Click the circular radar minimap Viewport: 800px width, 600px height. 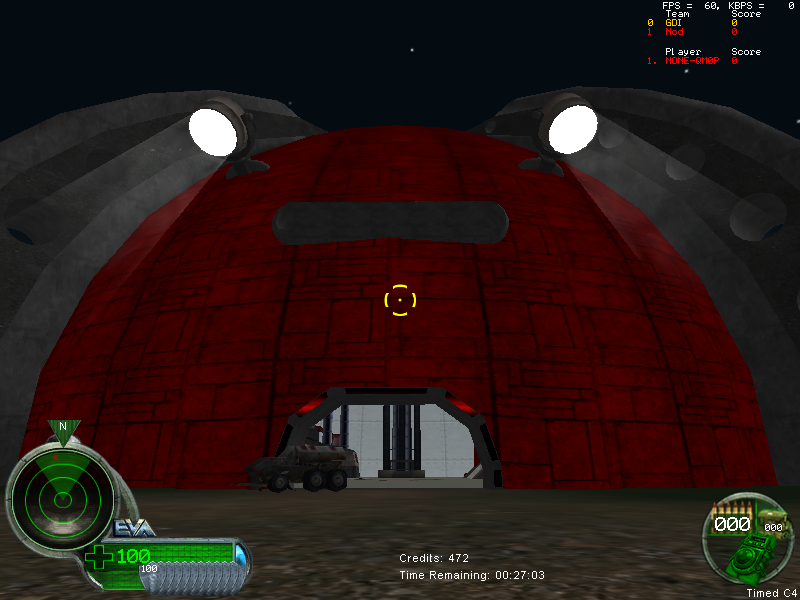[60, 497]
